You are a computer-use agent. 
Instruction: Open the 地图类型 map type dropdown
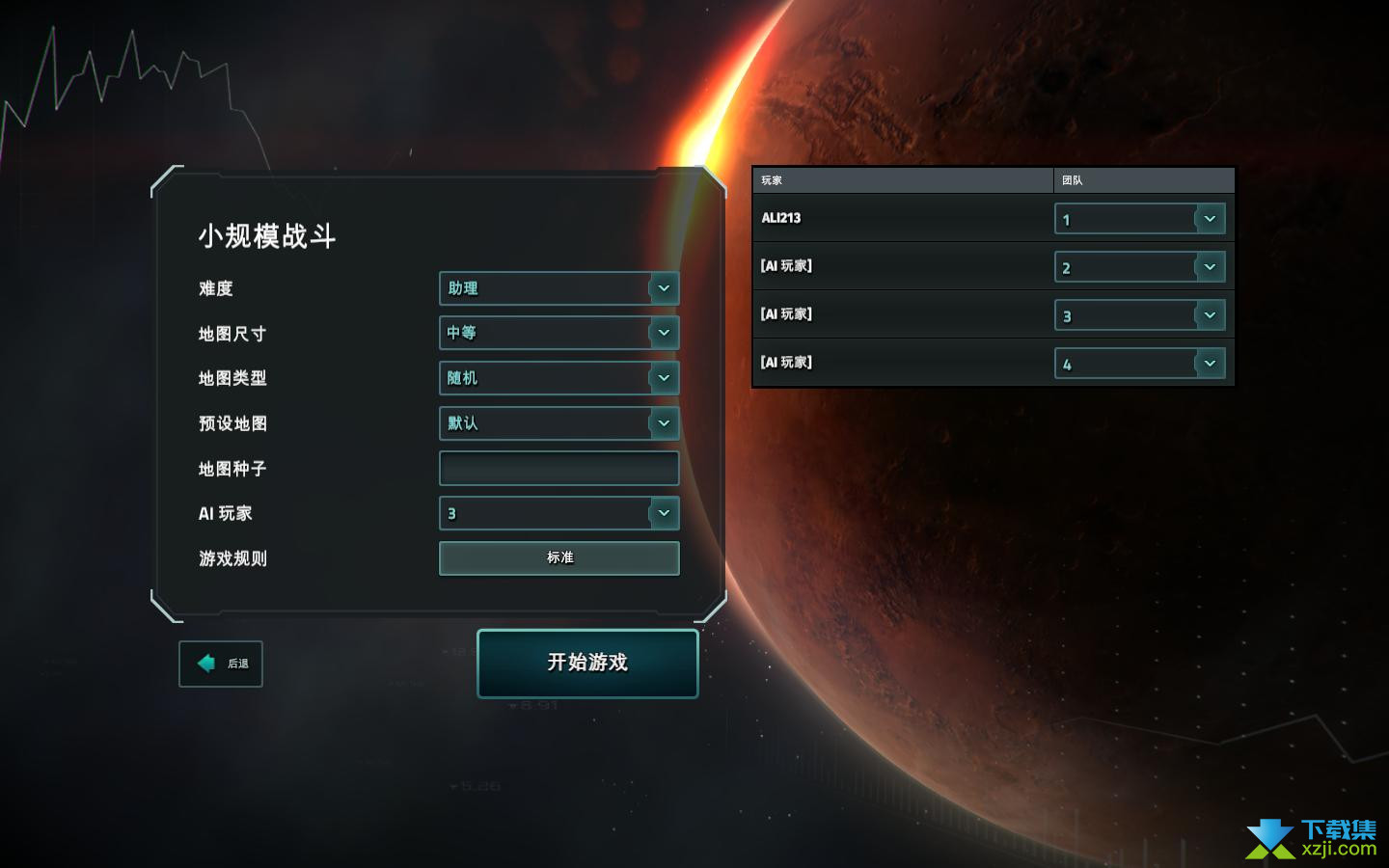558,378
